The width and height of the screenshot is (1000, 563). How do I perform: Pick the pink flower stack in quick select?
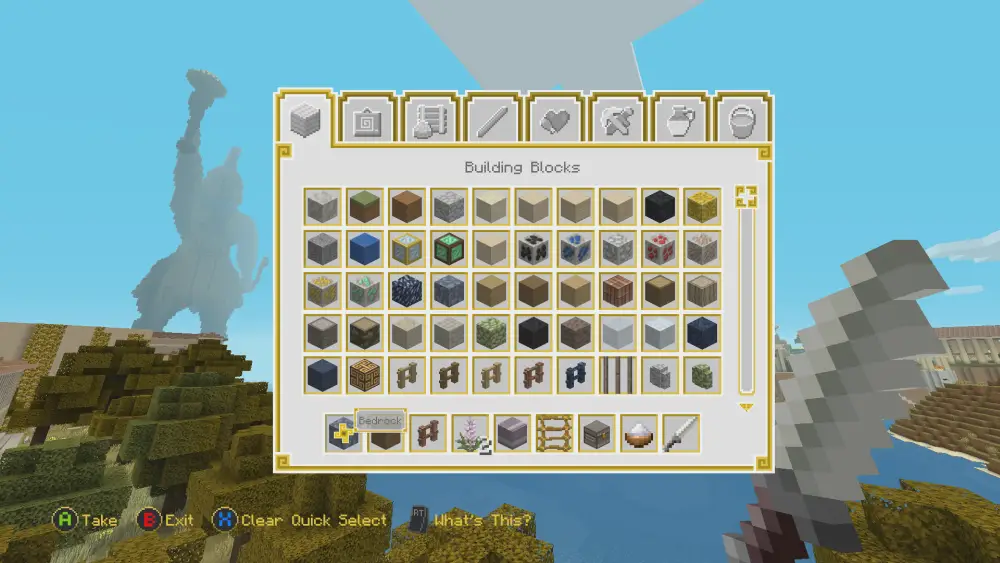tap(470, 433)
